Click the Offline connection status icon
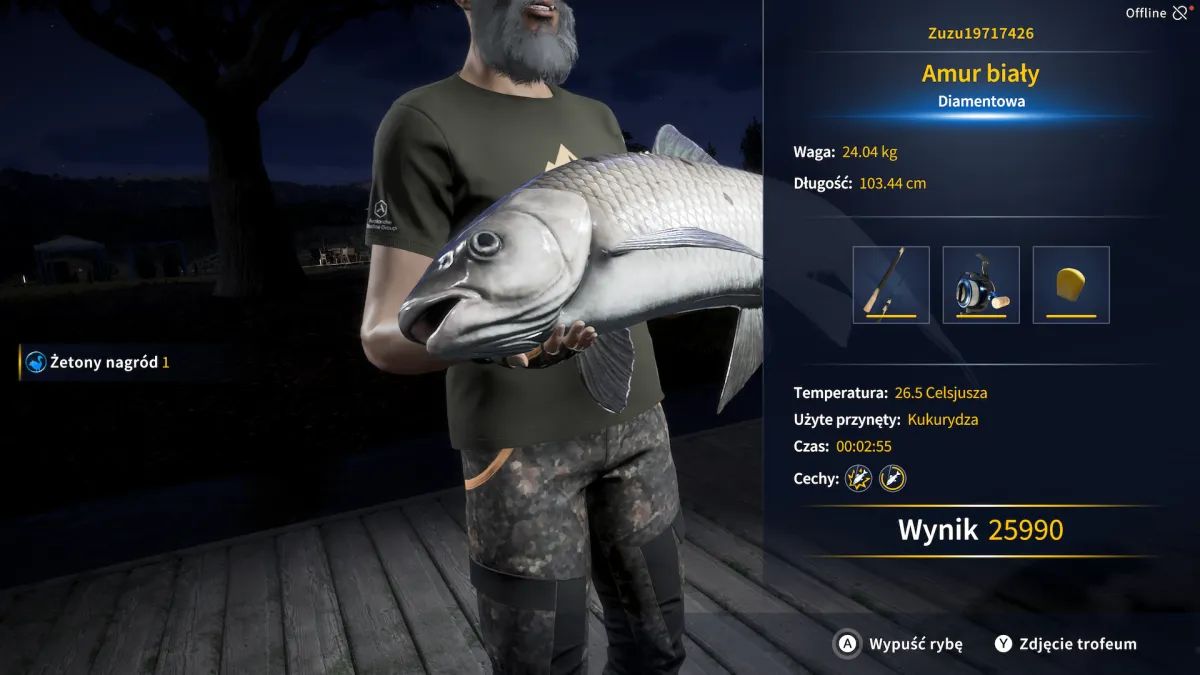This screenshot has height=675, width=1200. [x=1180, y=13]
